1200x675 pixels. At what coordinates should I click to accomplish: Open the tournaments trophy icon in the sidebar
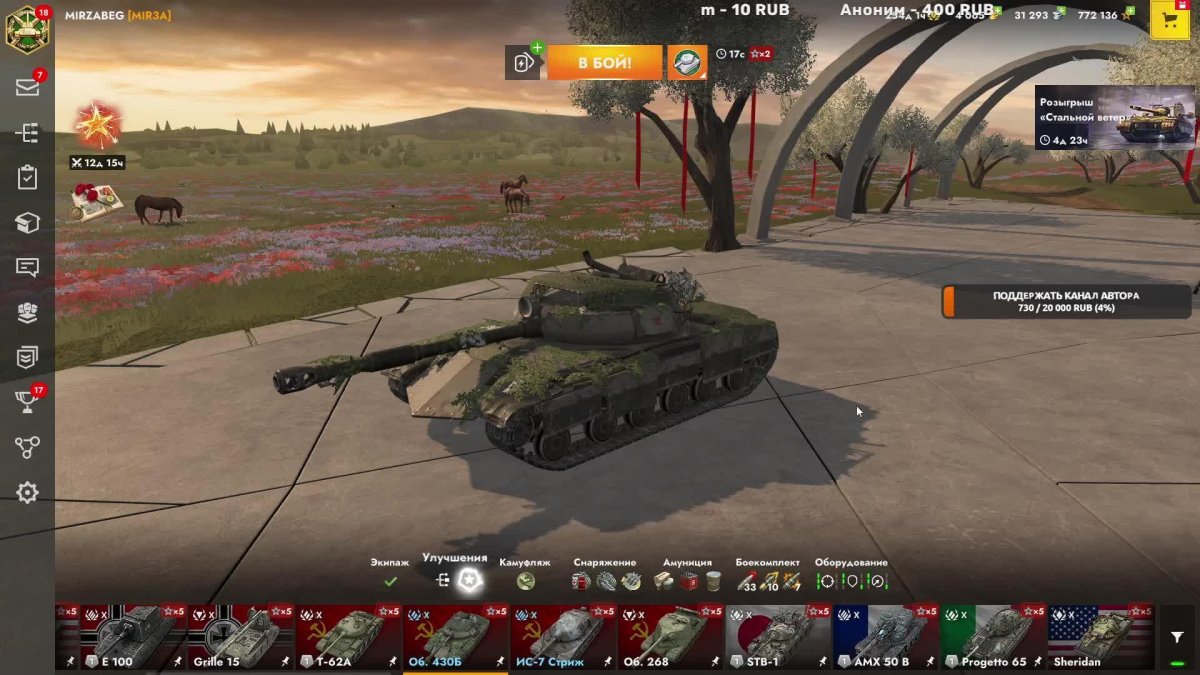pyautogui.click(x=27, y=402)
